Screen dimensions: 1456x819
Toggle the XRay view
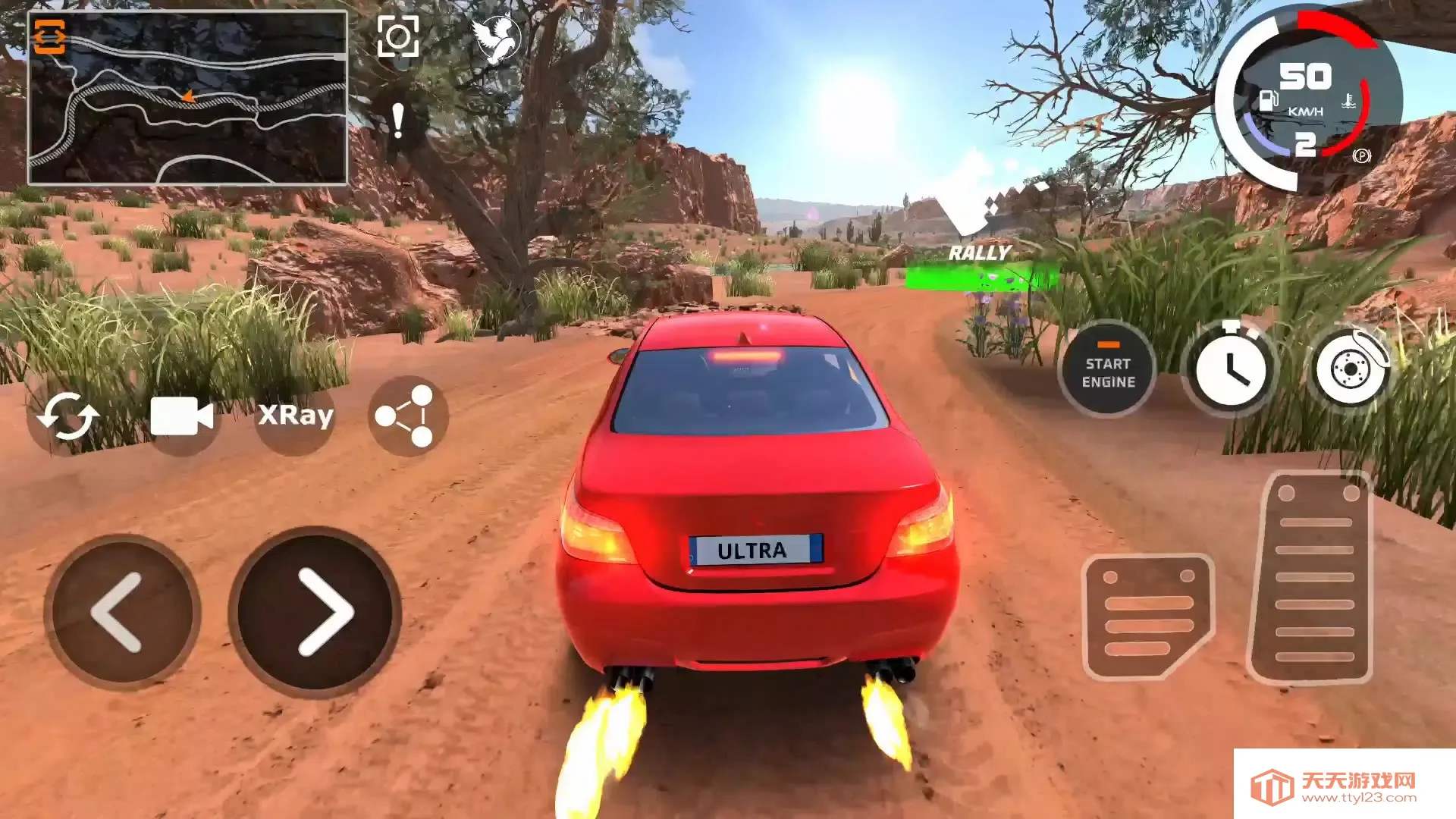click(x=296, y=416)
